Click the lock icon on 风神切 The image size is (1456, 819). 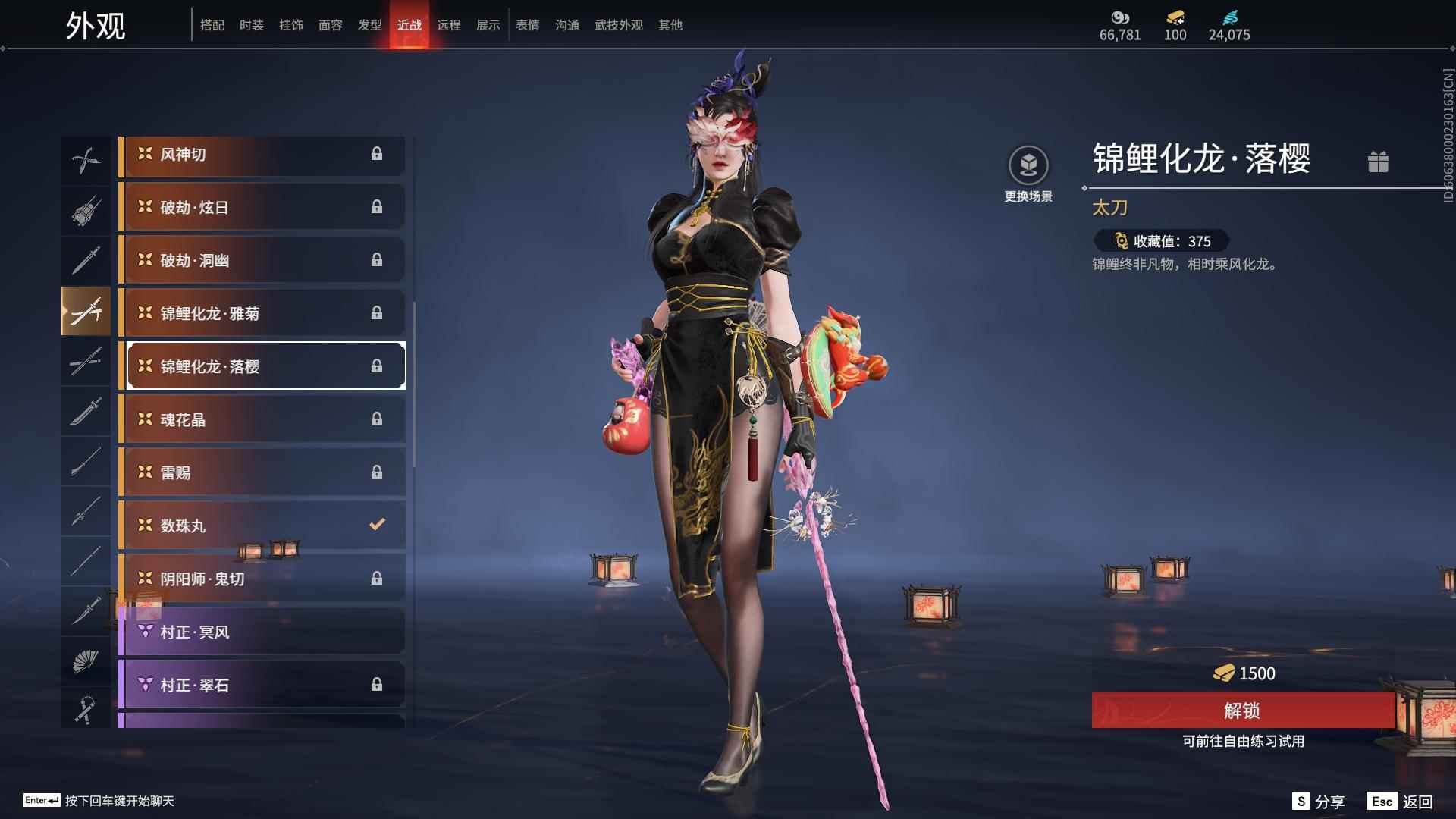[x=377, y=155]
